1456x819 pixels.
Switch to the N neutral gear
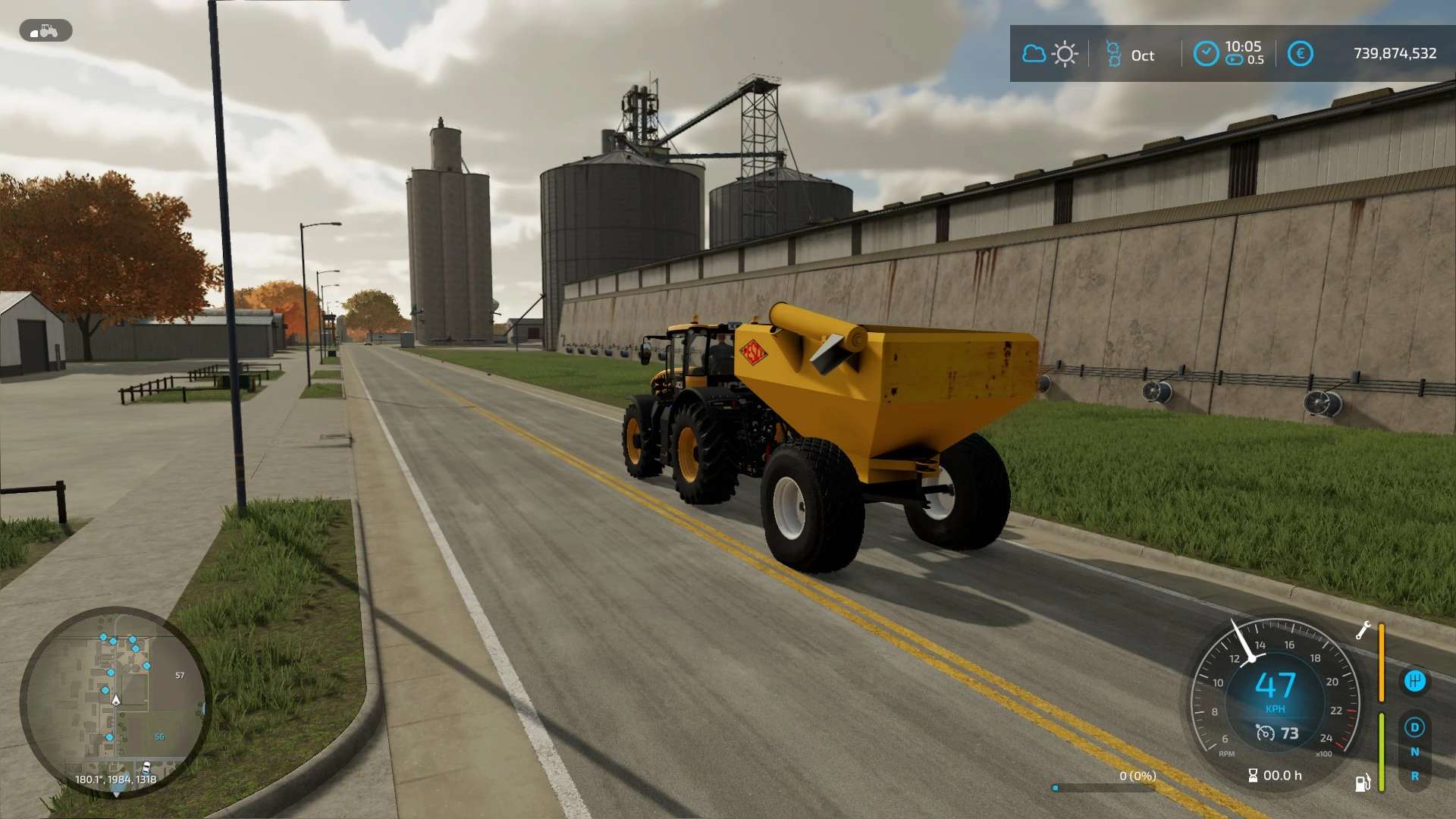coord(1414,752)
